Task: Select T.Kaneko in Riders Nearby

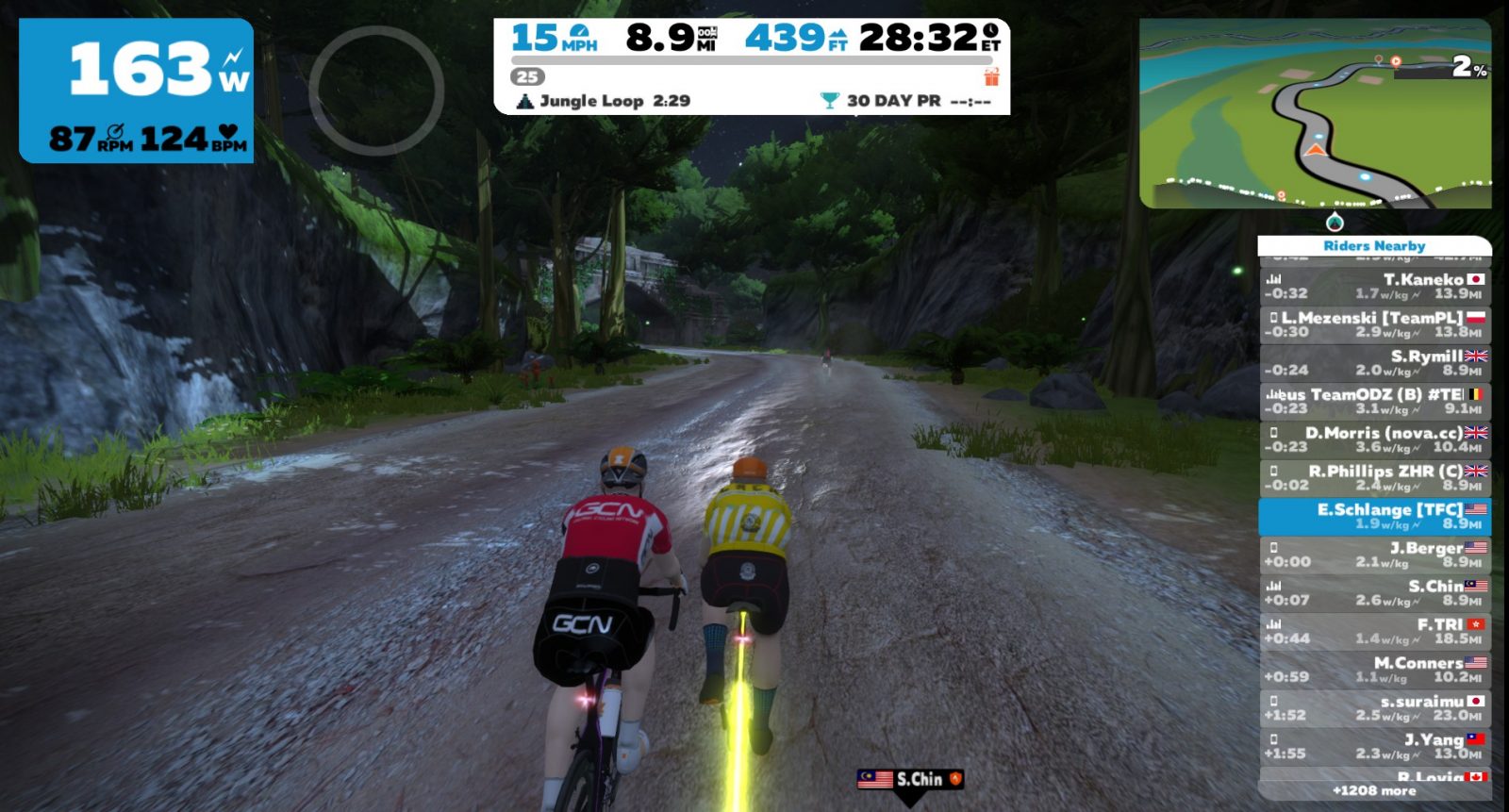Action: point(1374,286)
